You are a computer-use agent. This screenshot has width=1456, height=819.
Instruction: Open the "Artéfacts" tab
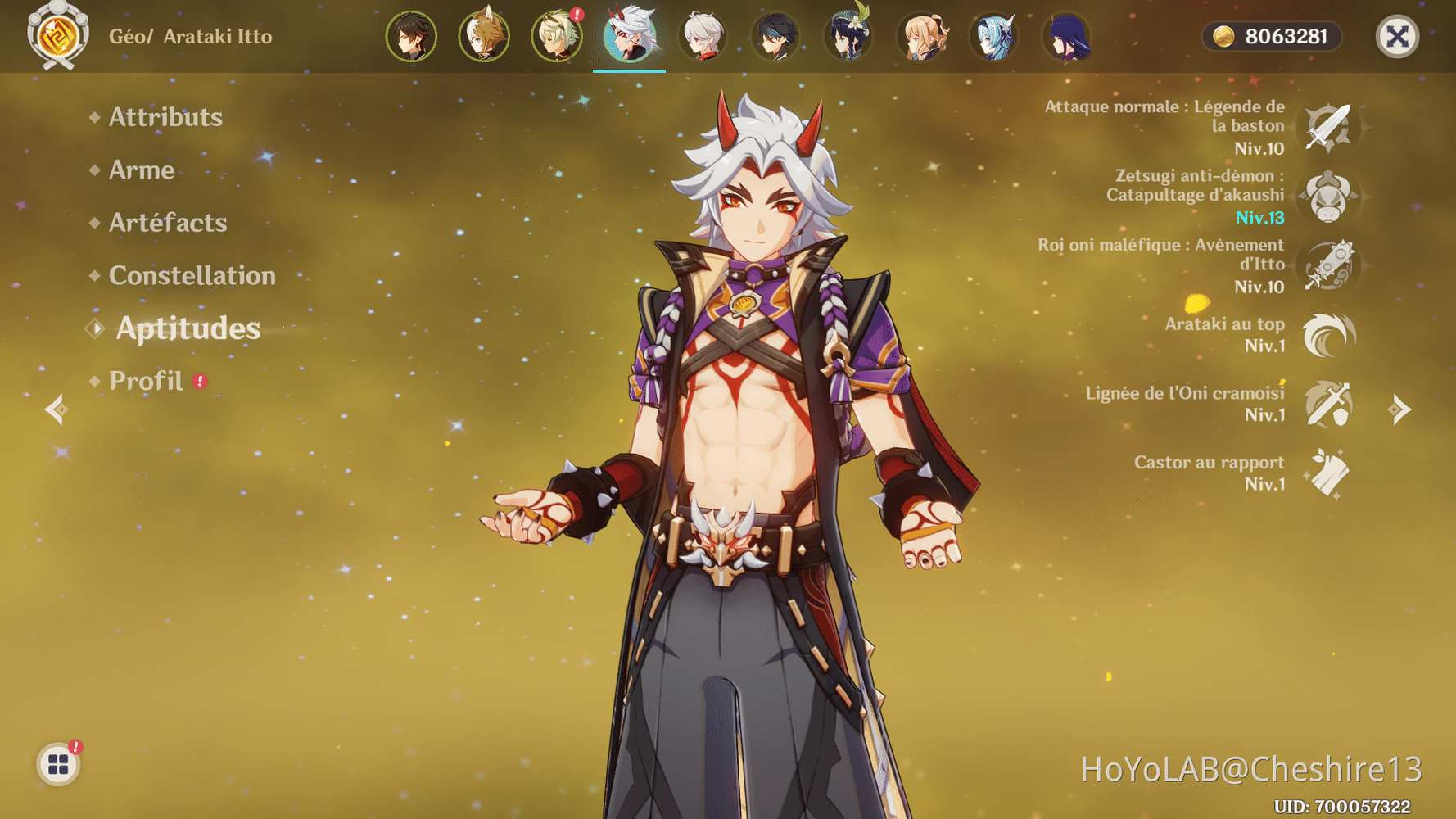pyautogui.click(x=169, y=223)
